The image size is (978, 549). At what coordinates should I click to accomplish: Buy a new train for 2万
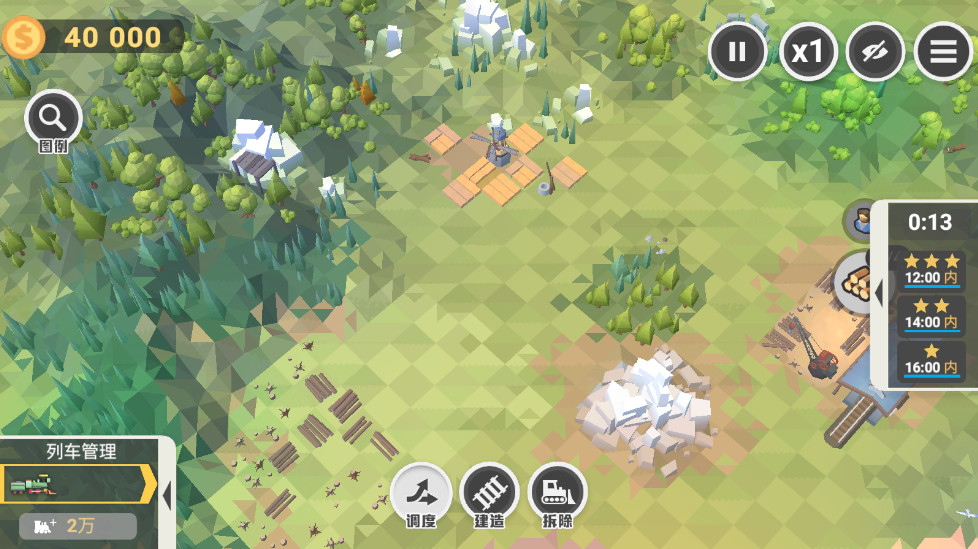click(78, 526)
